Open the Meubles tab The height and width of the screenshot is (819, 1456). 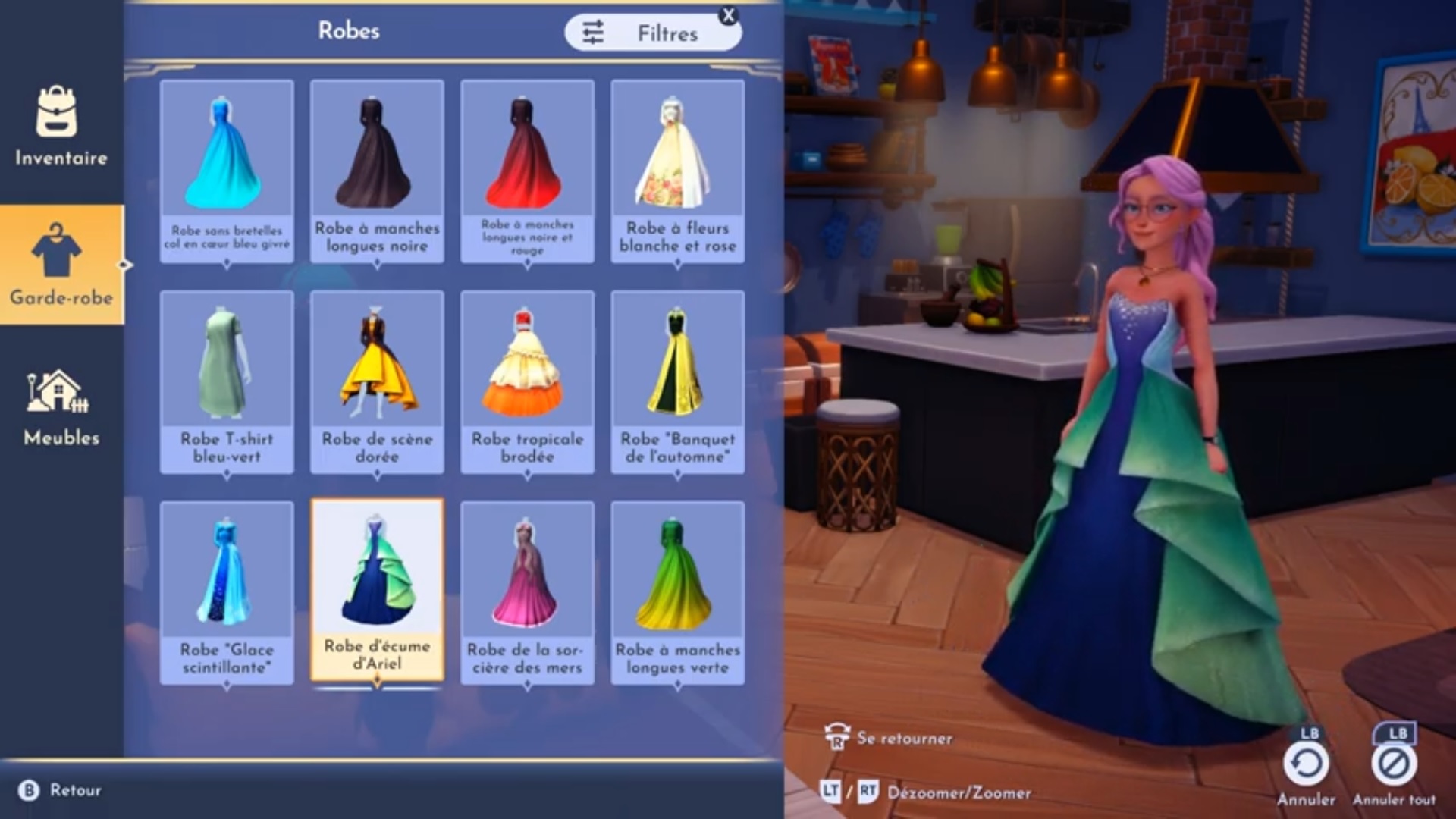pyautogui.click(x=61, y=406)
